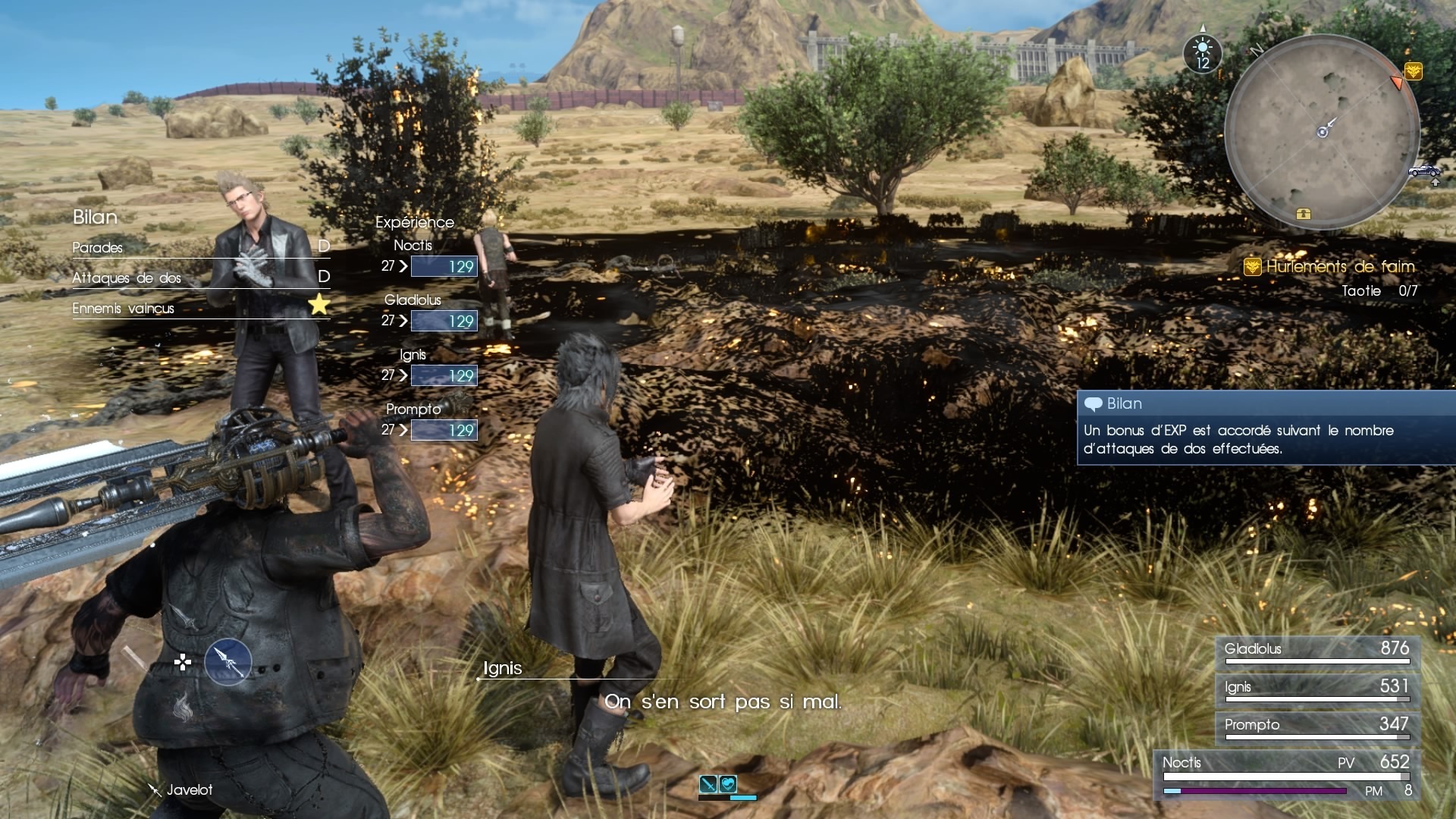Select the Ennemis vaincus star rating row
The width and height of the screenshot is (1456, 819).
coord(201,306)
